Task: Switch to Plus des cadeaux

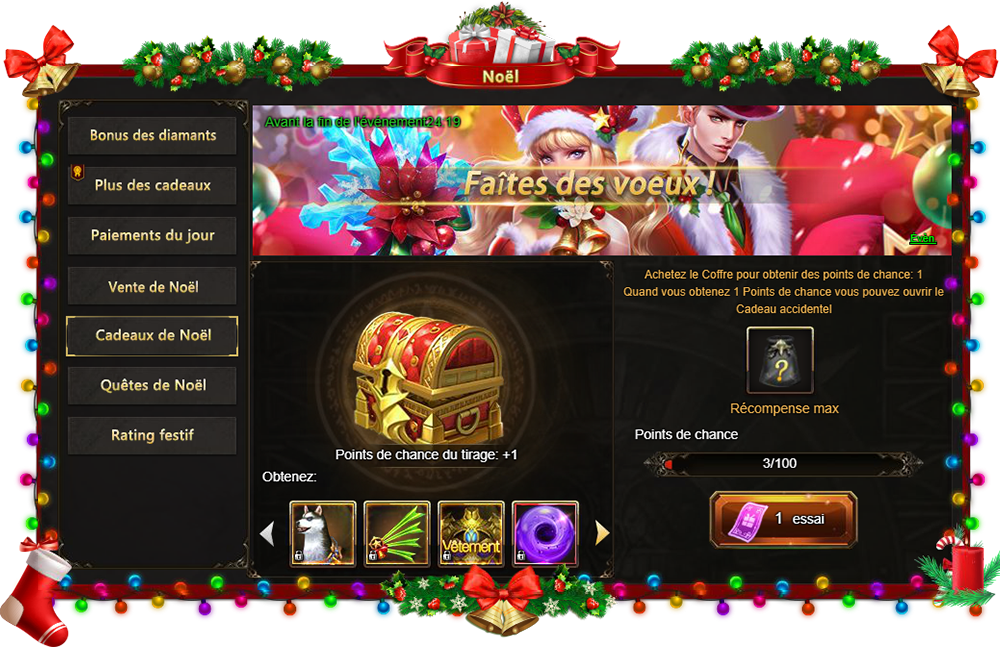Action: click(x=152, y=186)
